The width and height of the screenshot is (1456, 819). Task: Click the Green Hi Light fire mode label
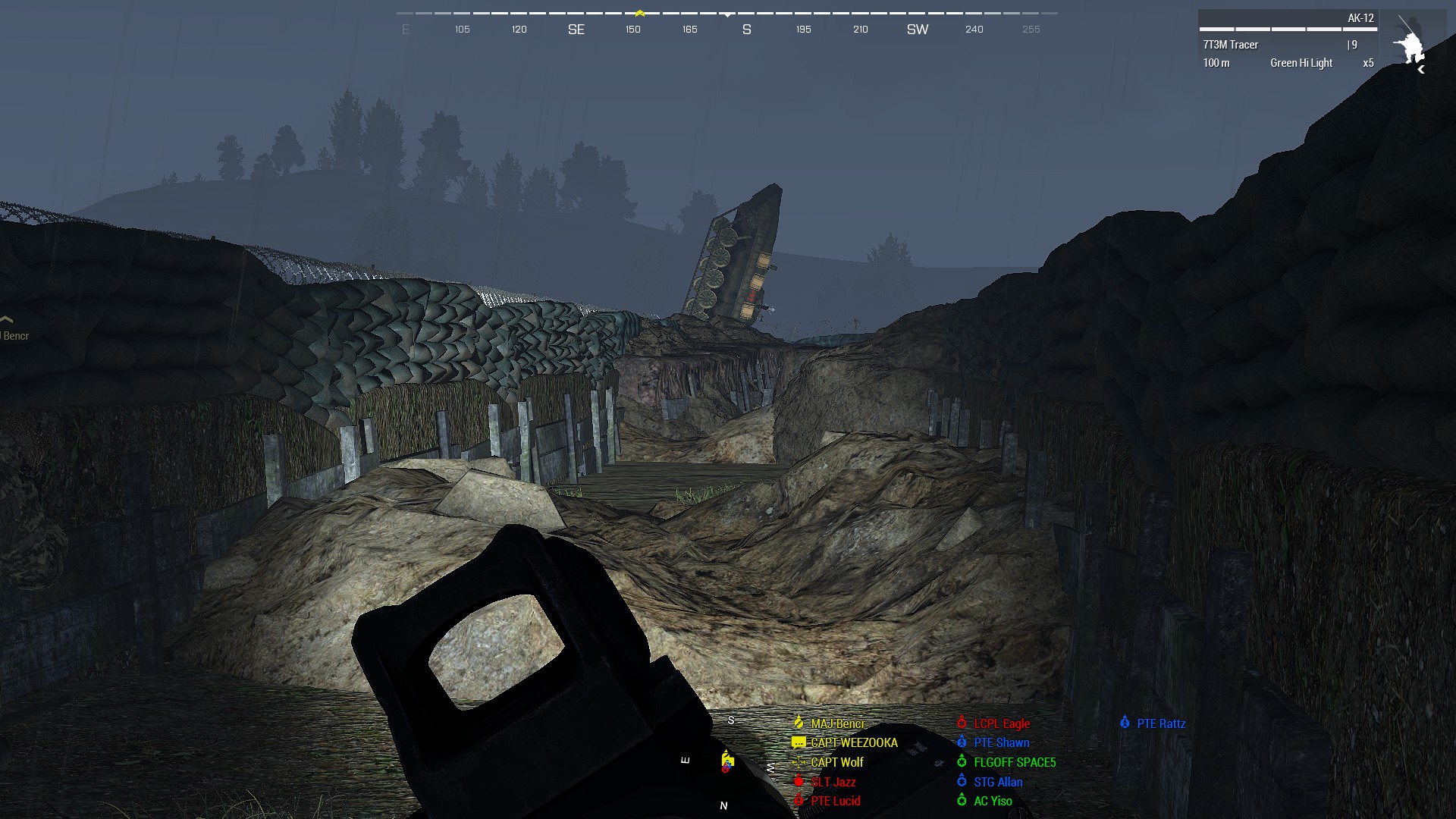click(x=1301, y=63)
